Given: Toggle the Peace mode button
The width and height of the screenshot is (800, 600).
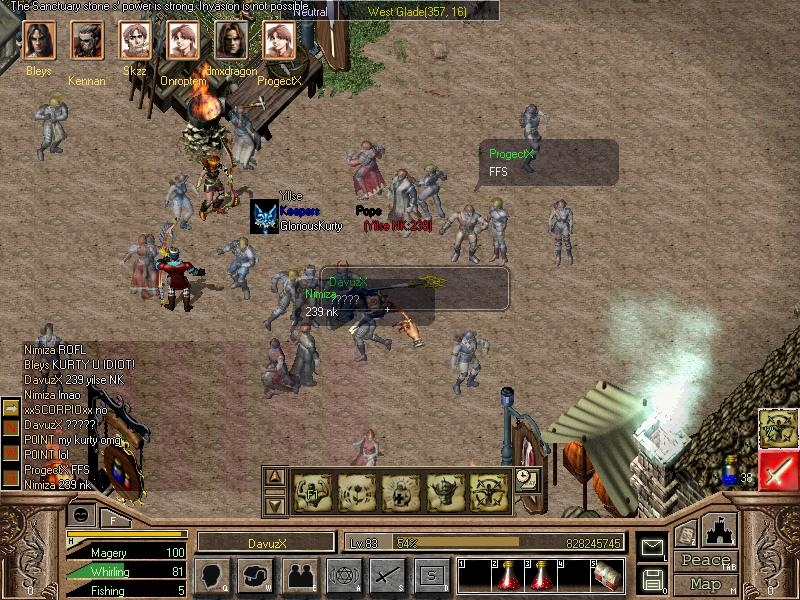Looking at the screenshot, I should click(705, 561).
